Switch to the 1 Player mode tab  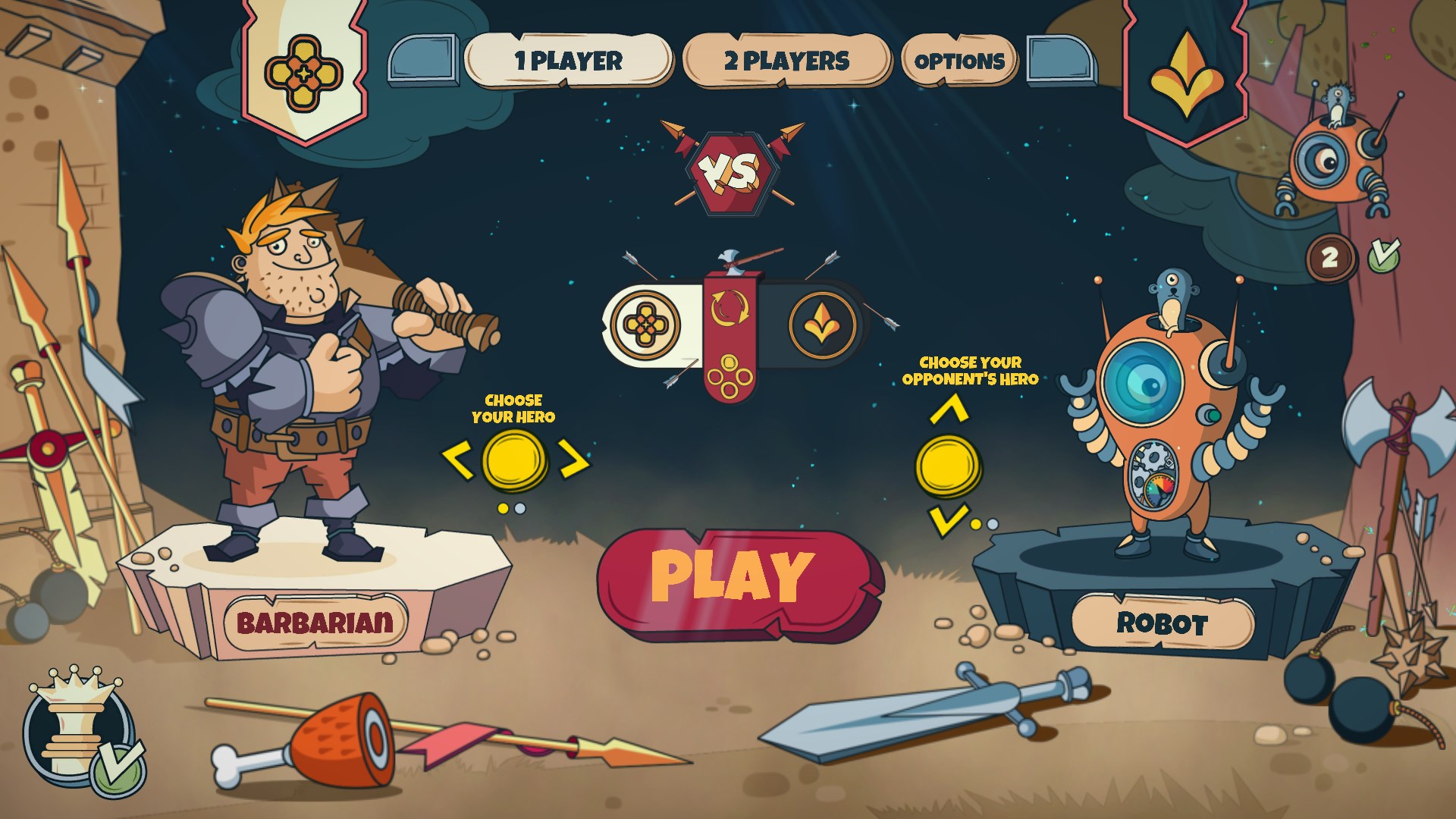(x=568, y=59)
